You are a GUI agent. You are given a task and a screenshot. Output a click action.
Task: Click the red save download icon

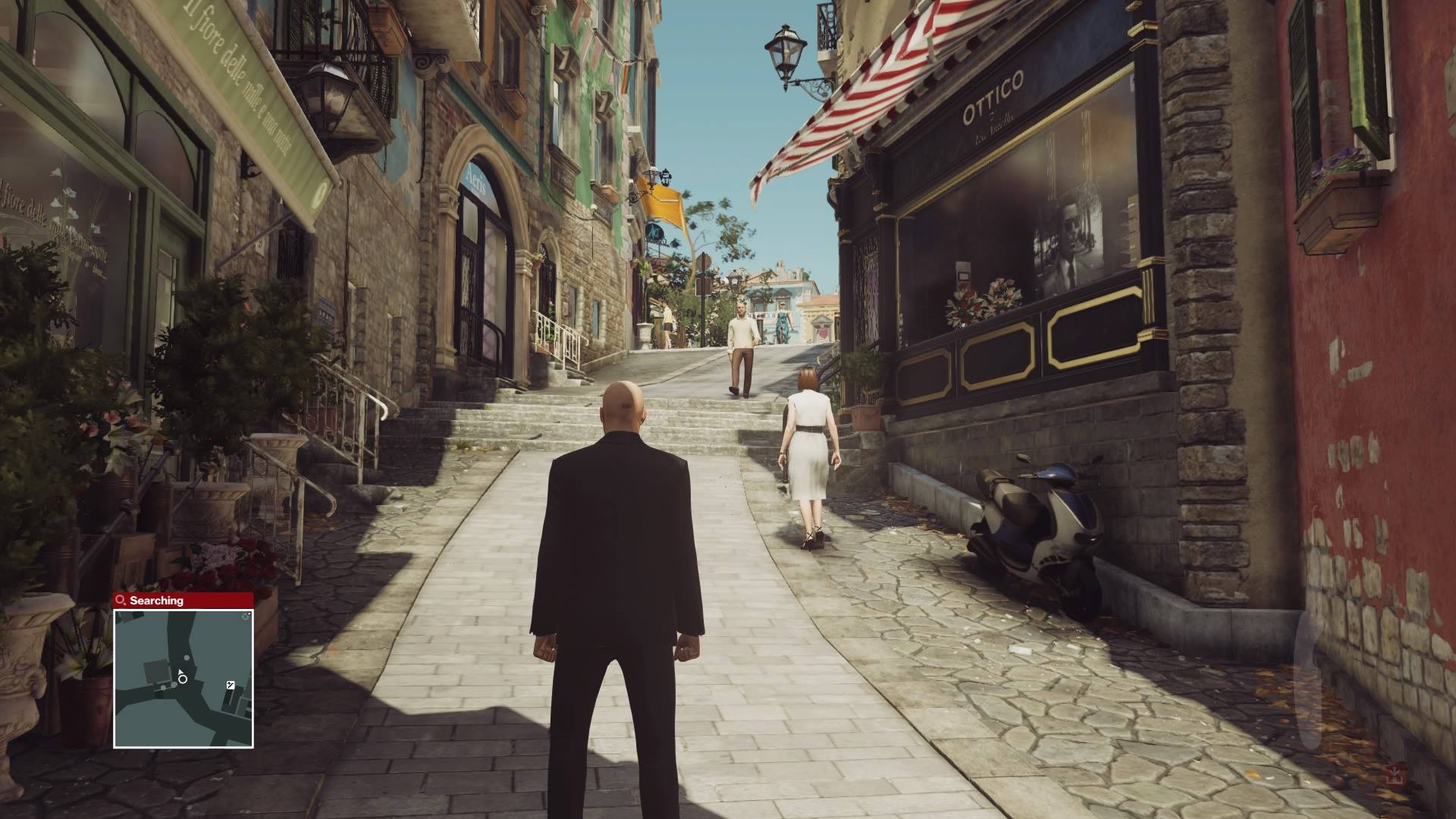[1395, 774]
